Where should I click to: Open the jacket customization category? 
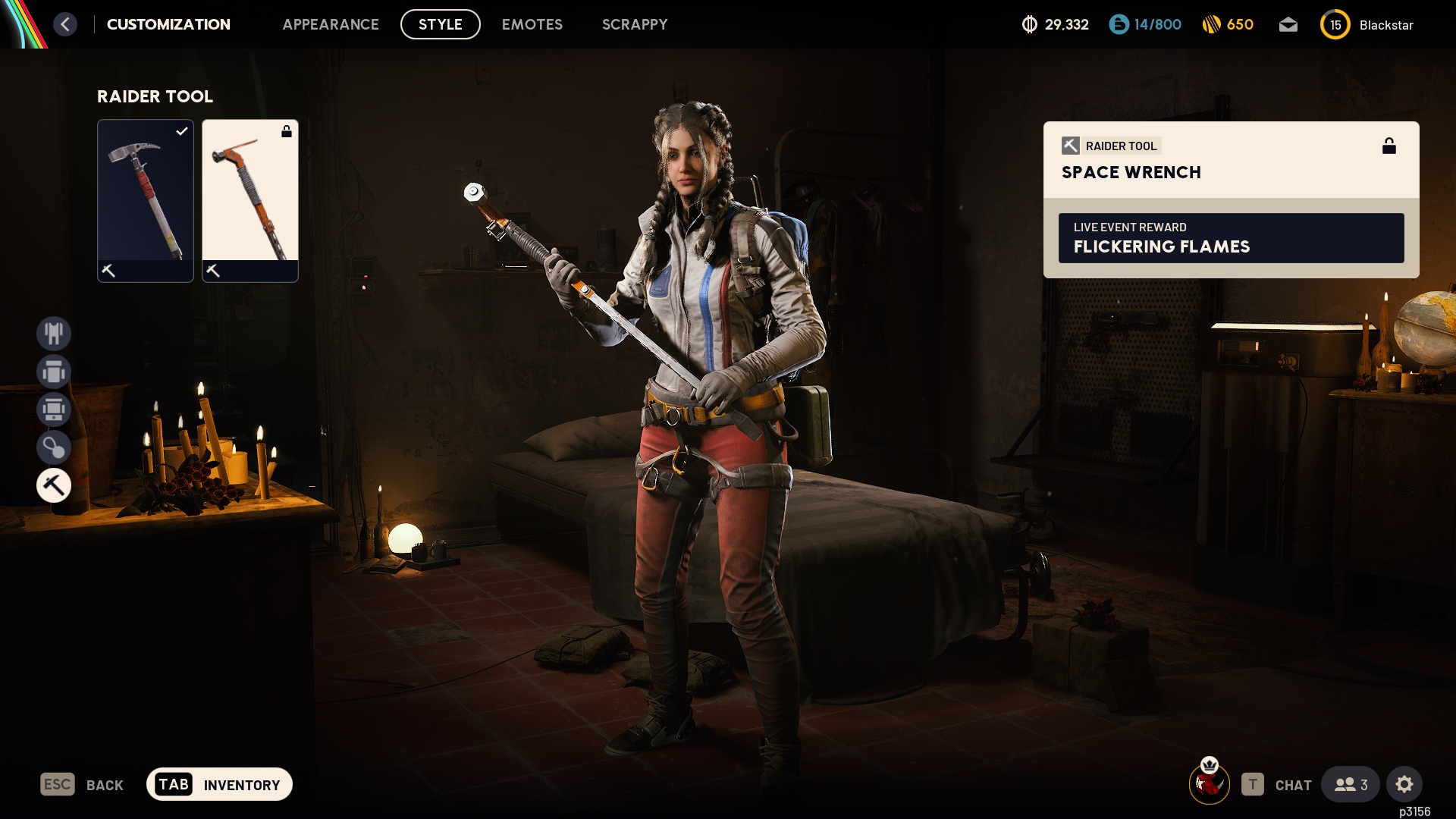point(54,372)
